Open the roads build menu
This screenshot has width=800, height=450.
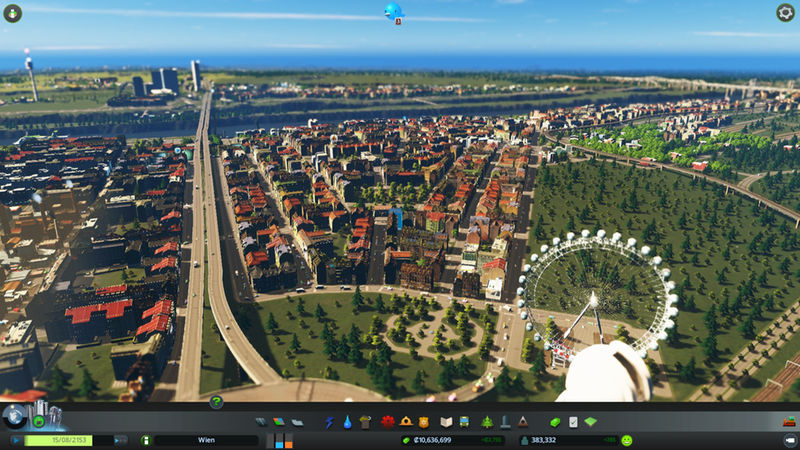point(262,422)
